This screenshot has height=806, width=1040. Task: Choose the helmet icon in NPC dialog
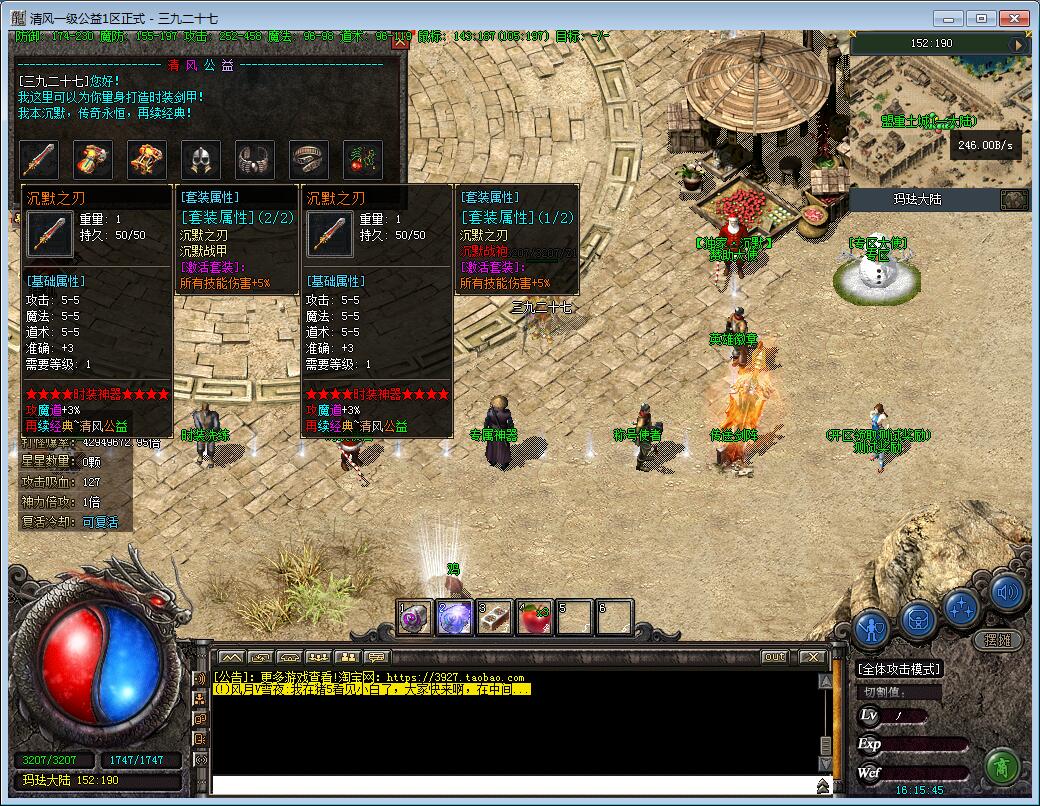click(x=201, y=159)
